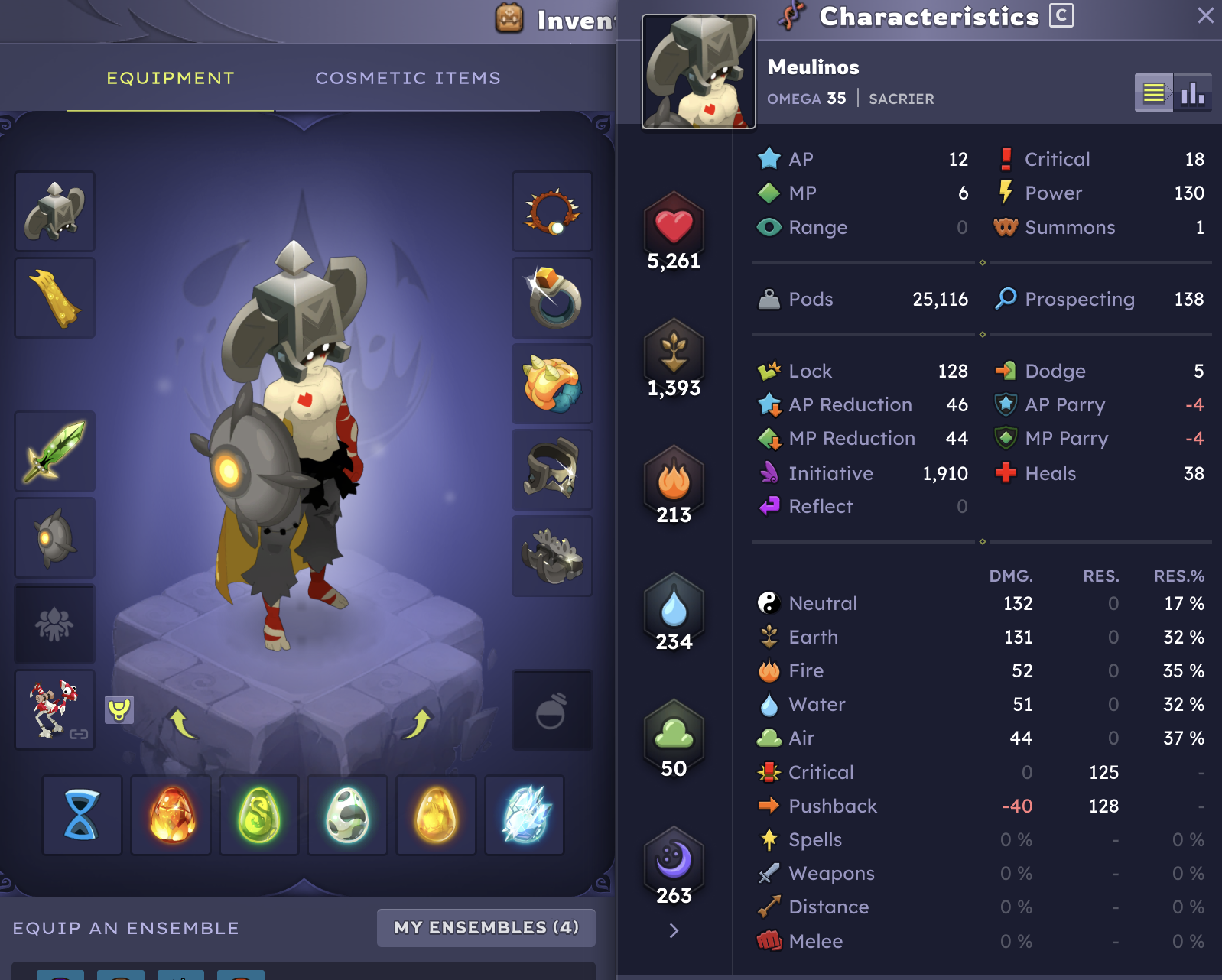
Task: Select the fire mastery hexagon showing 213
Action: coord(674,482)
